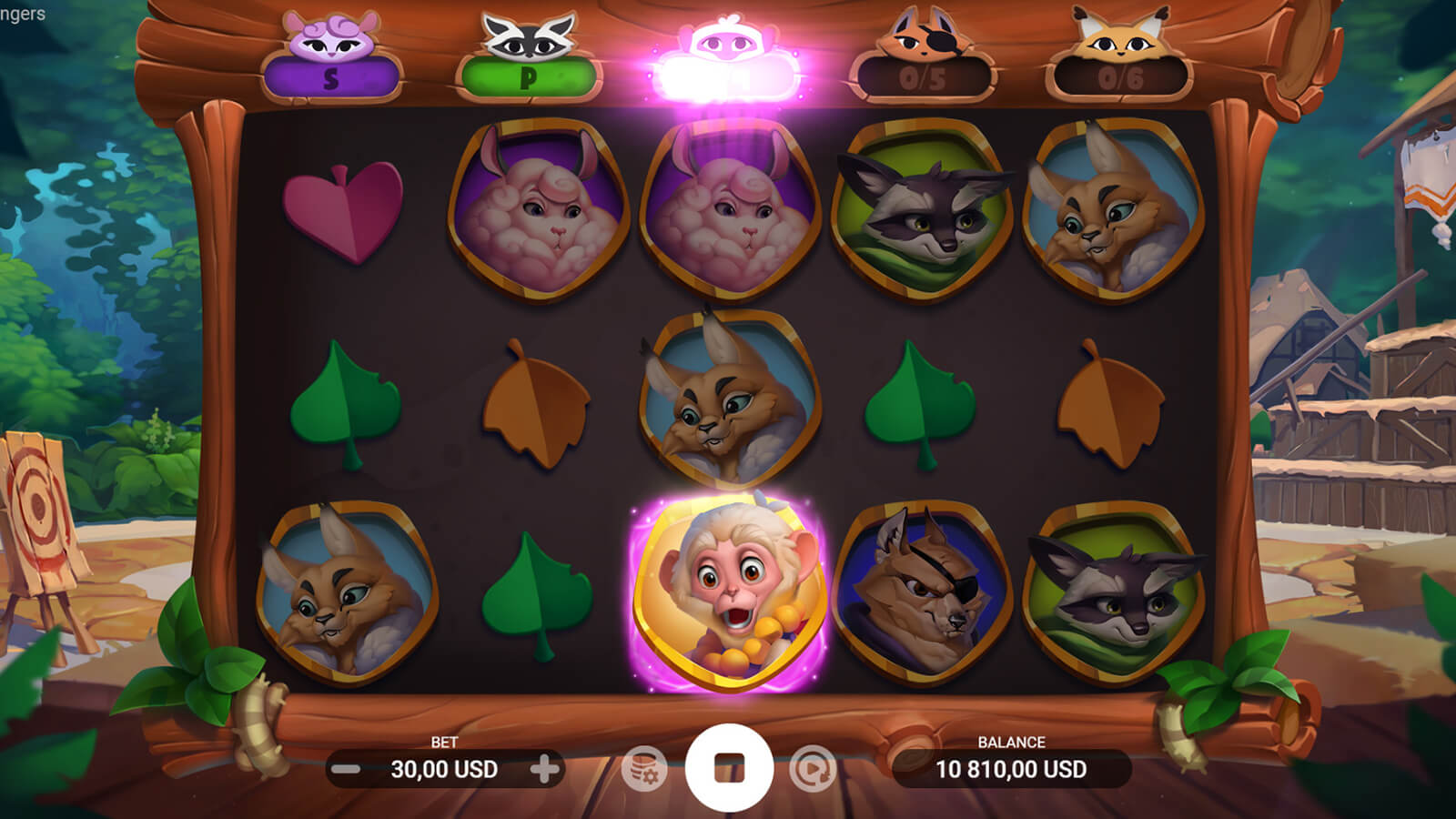Decrease the bet with the minus button
This screenshot has width=1456, height=819.
pyautogui.click(x=346, y=770)
